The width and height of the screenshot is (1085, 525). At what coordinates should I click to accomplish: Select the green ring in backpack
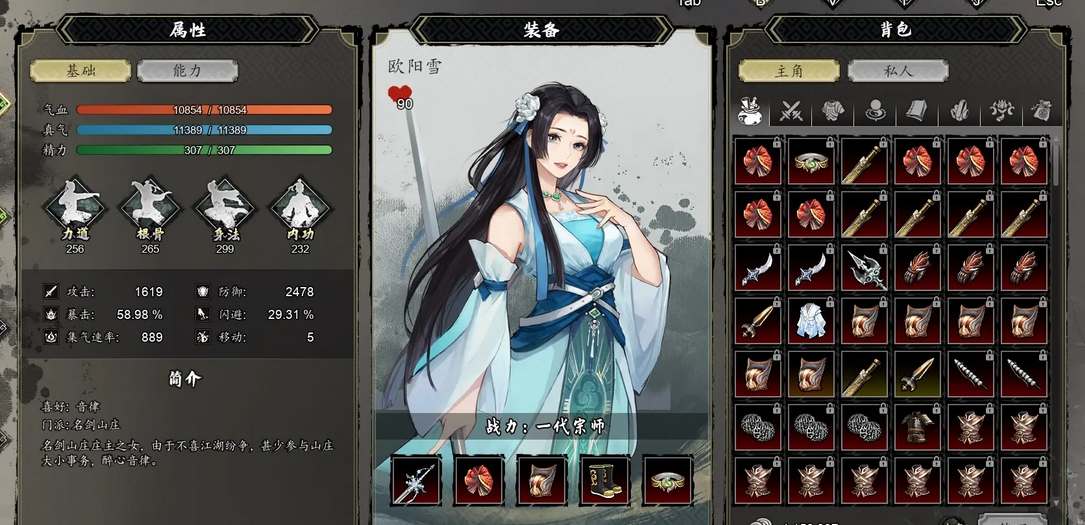coord(812,161)
